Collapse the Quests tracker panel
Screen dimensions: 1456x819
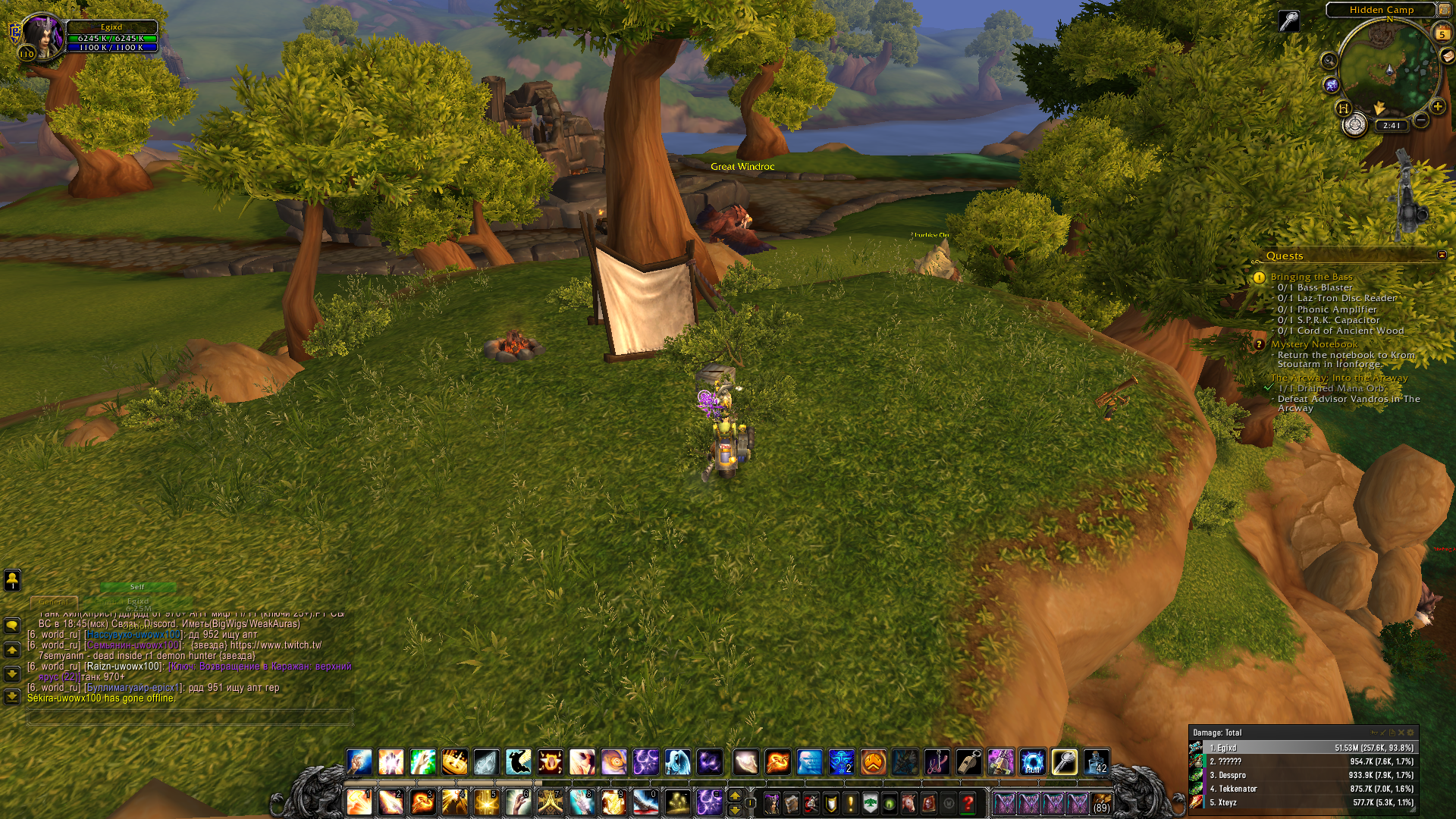coord(1442,256)
